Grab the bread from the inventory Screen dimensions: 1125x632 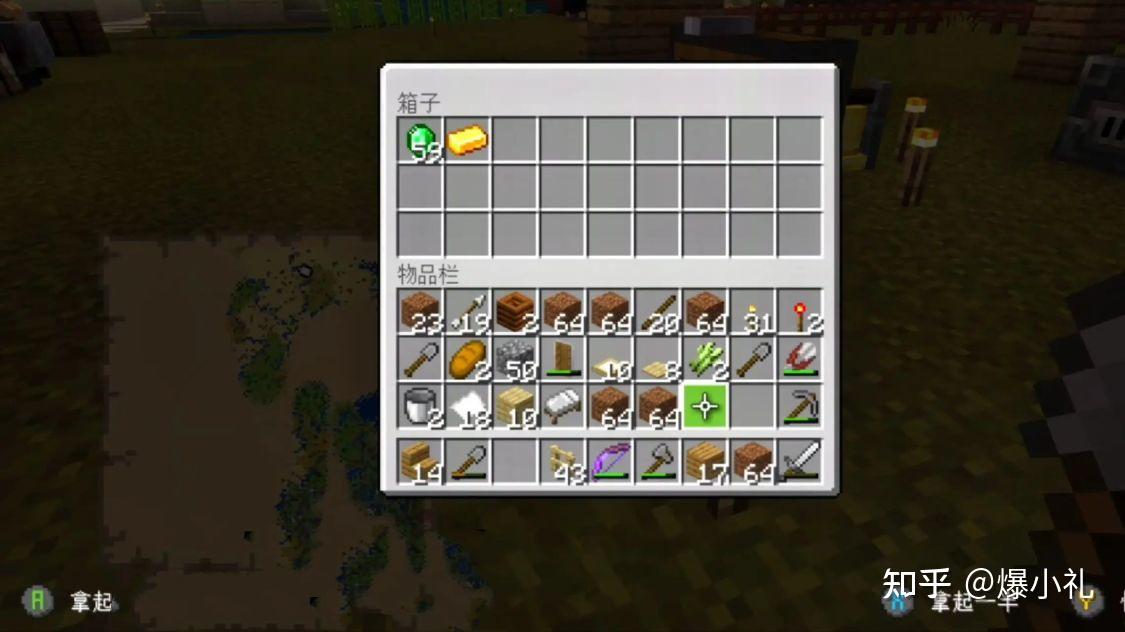468,359
